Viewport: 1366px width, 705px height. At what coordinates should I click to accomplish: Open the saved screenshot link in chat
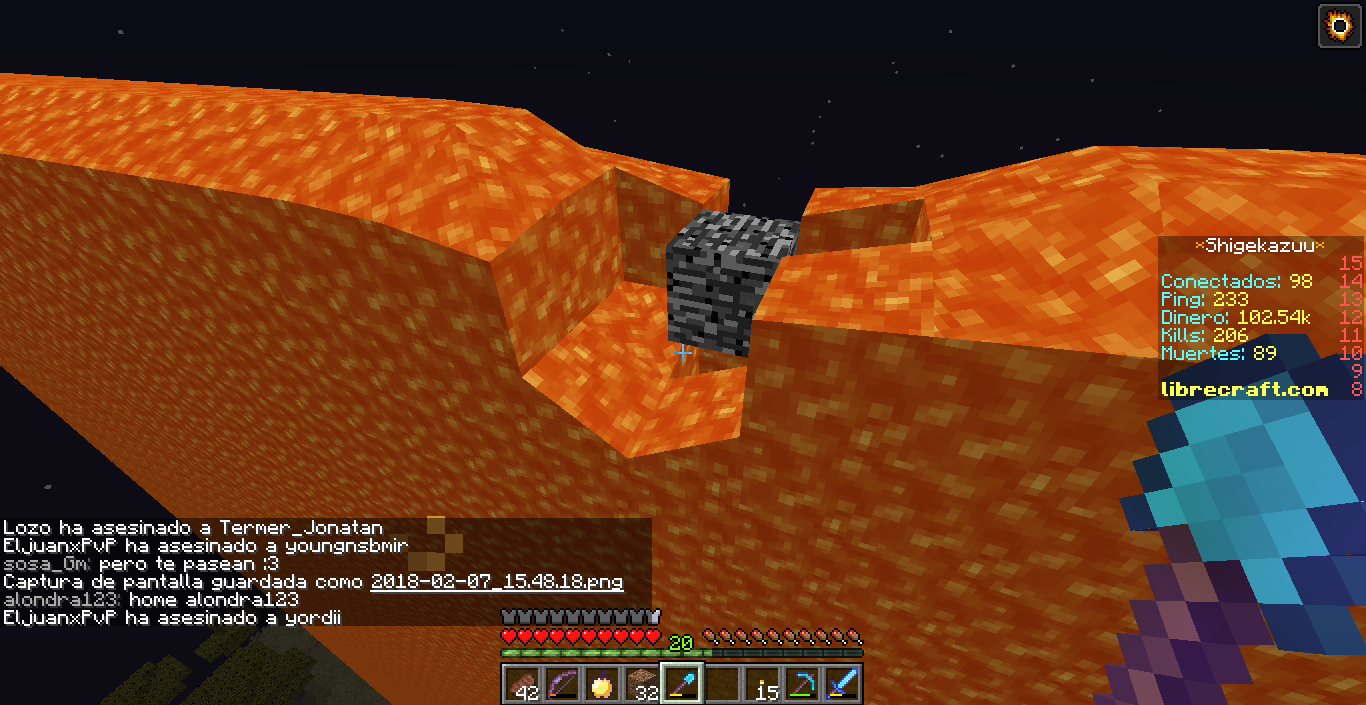click(x=496, y=582)
